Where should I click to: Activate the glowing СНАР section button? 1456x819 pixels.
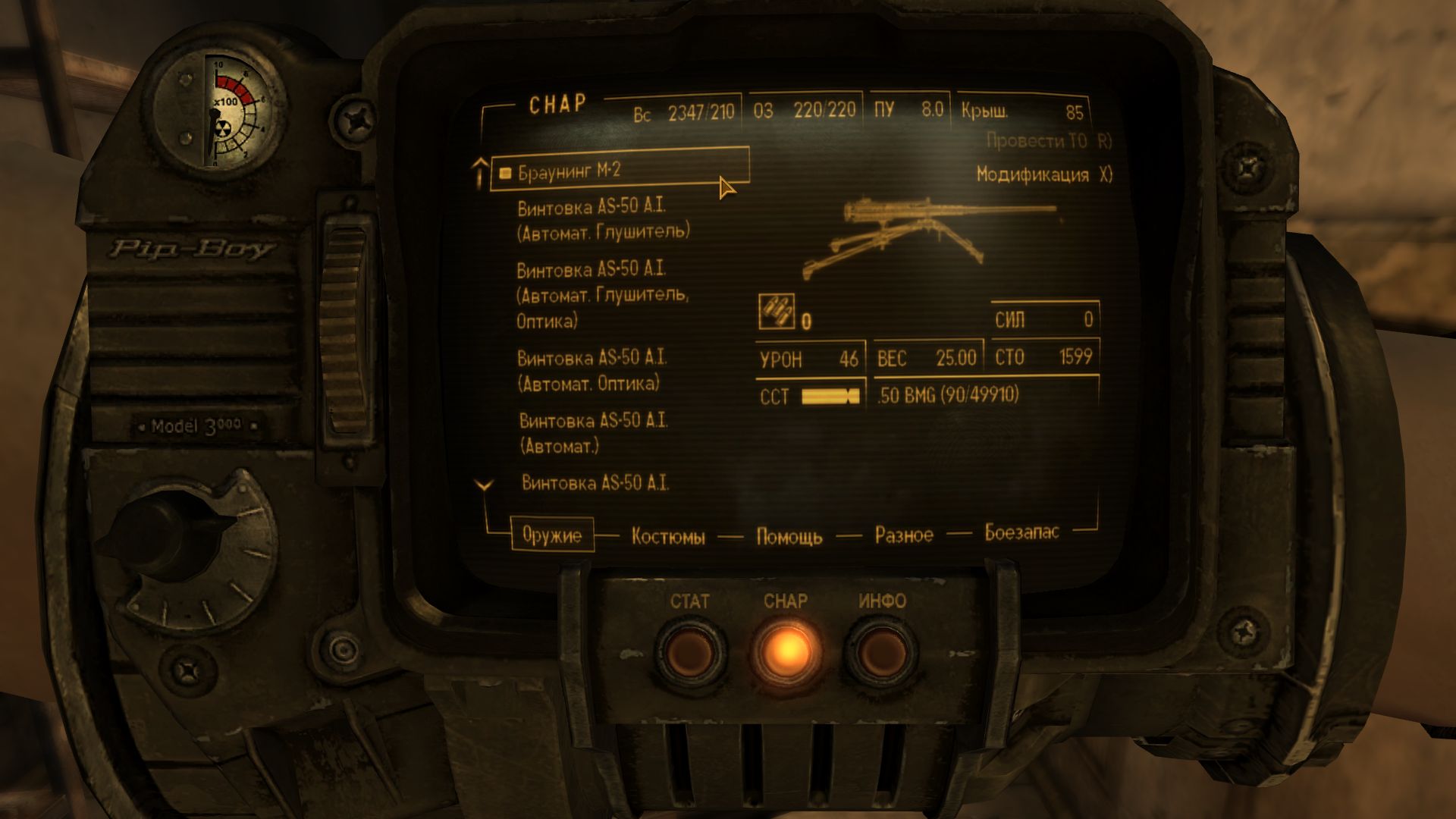coord(786,651)
